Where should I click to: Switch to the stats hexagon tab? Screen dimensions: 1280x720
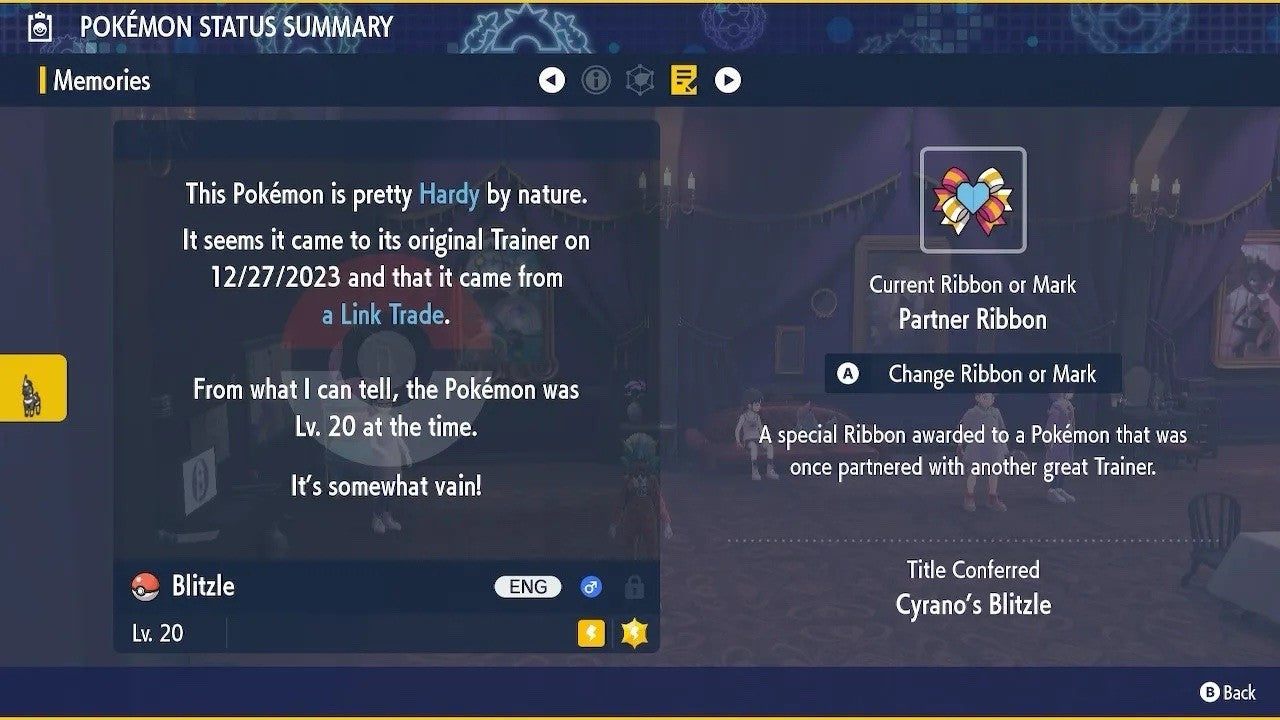(x=640, y=80)
